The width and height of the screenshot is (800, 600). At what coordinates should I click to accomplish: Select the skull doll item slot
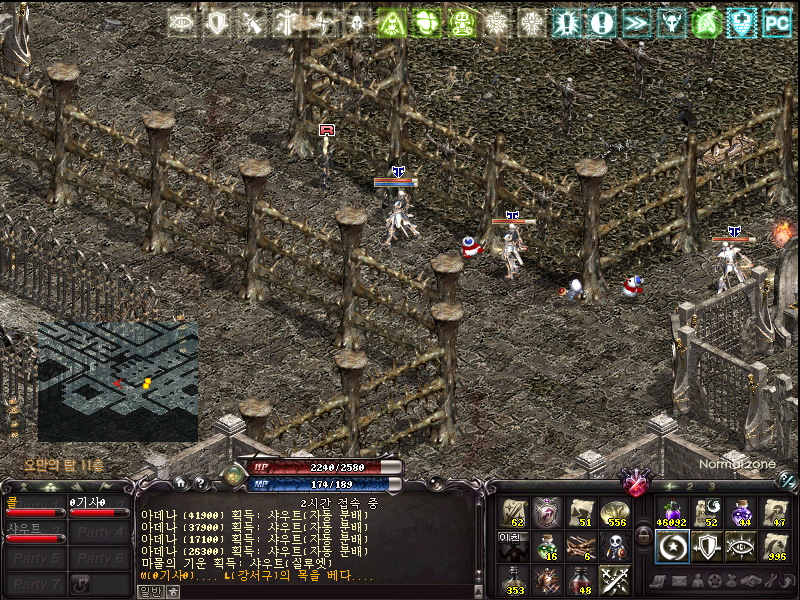614,546
